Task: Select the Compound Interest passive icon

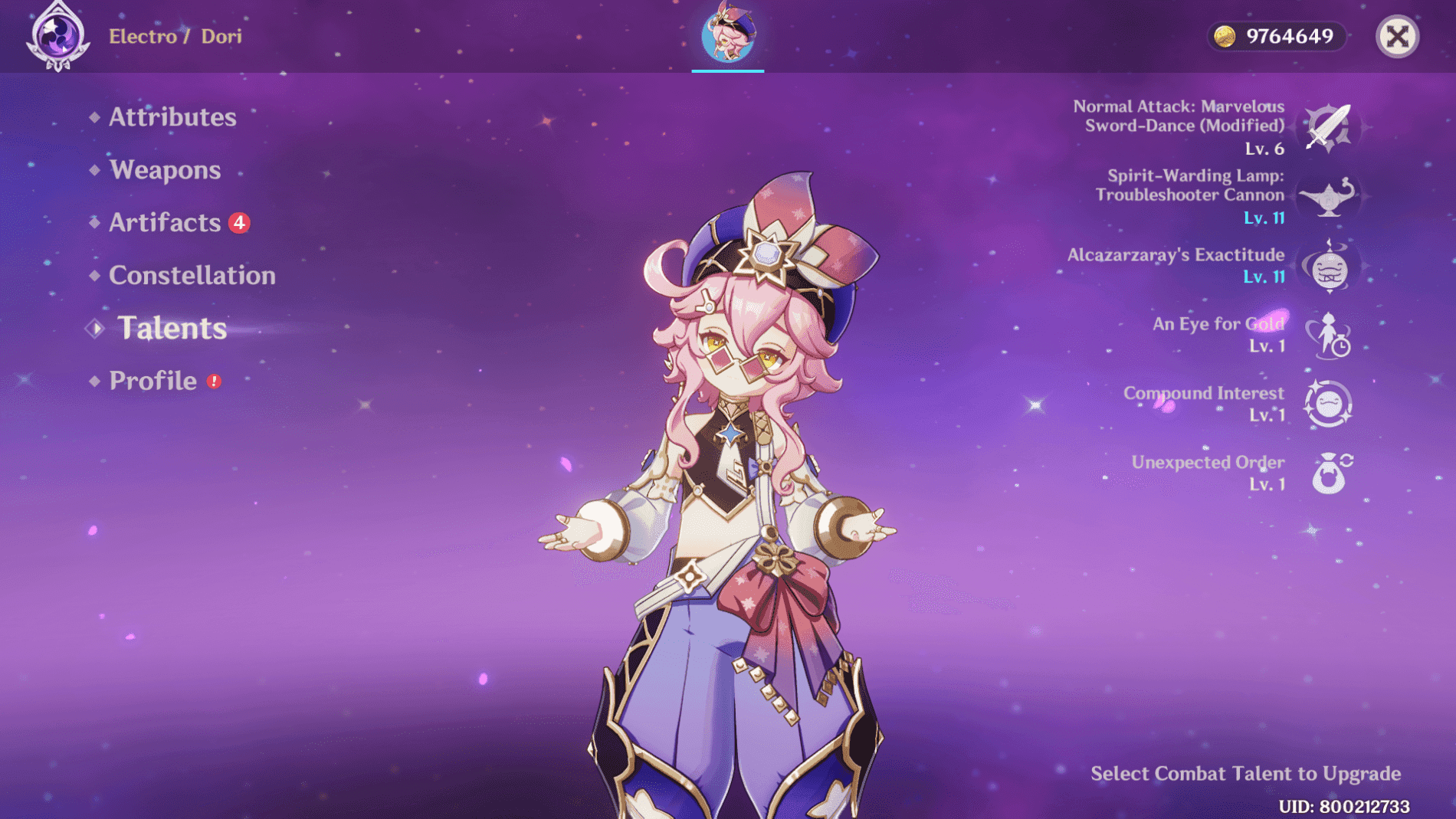Action: coord(1329,404)
